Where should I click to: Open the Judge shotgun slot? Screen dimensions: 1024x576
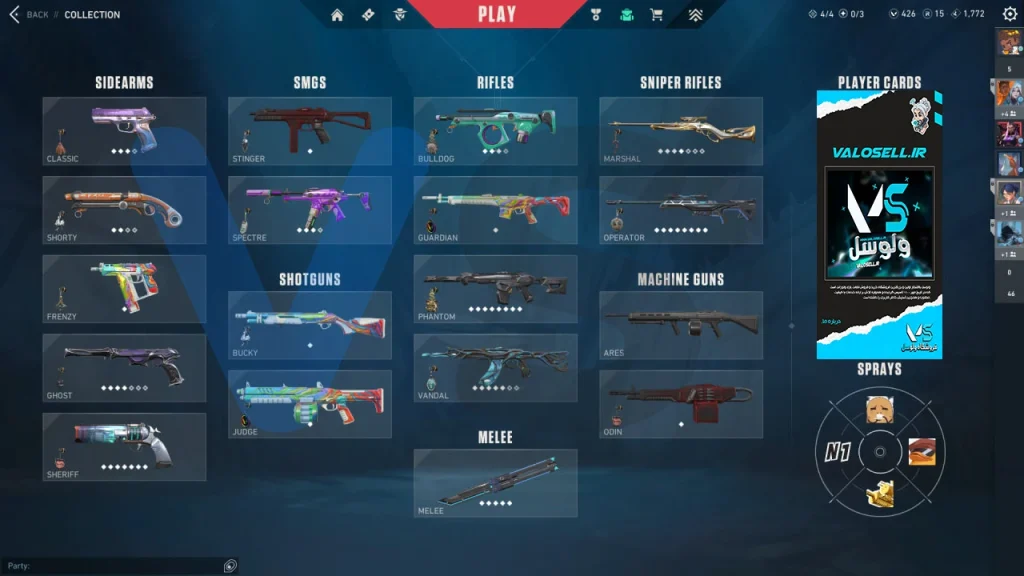coord(310,404)
